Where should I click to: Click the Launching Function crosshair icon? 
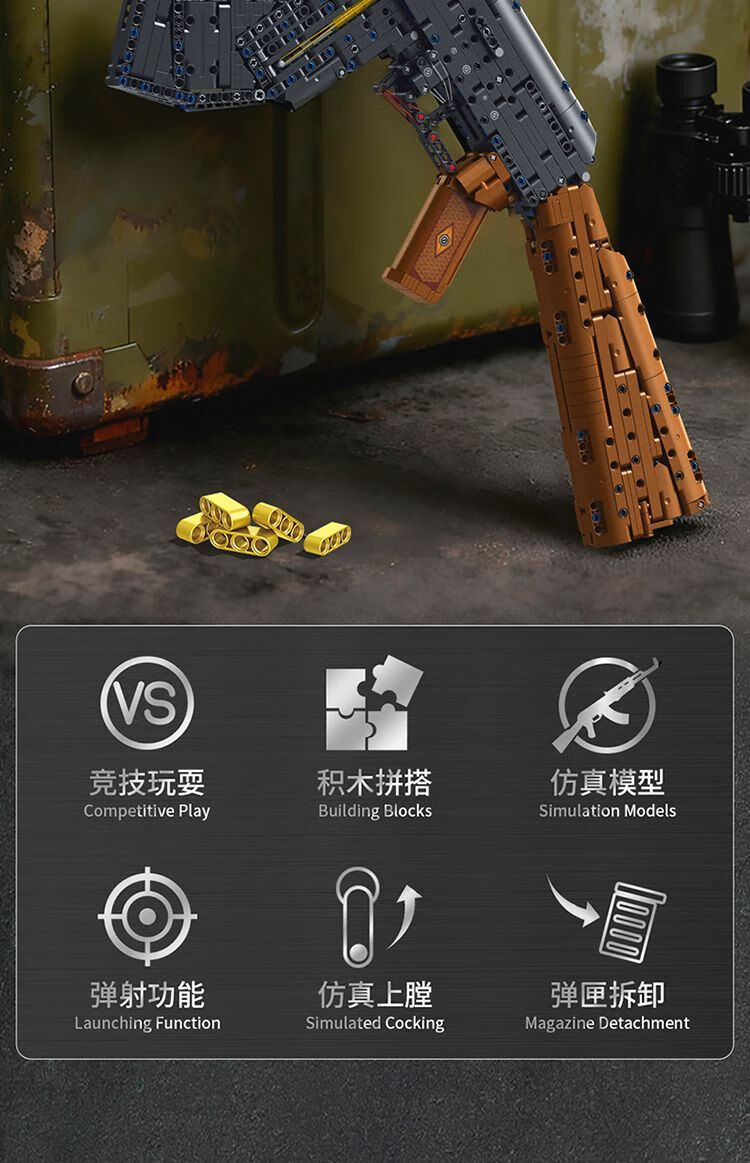tap(147, 916)
